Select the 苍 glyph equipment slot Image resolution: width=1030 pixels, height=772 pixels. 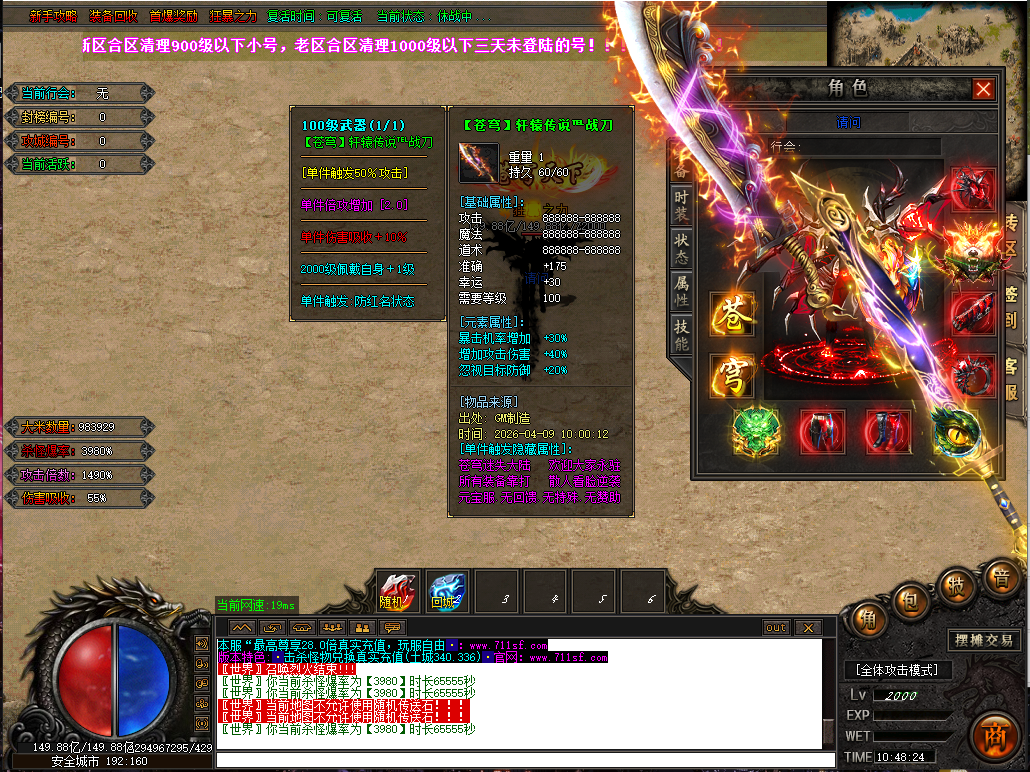[732, 315]
